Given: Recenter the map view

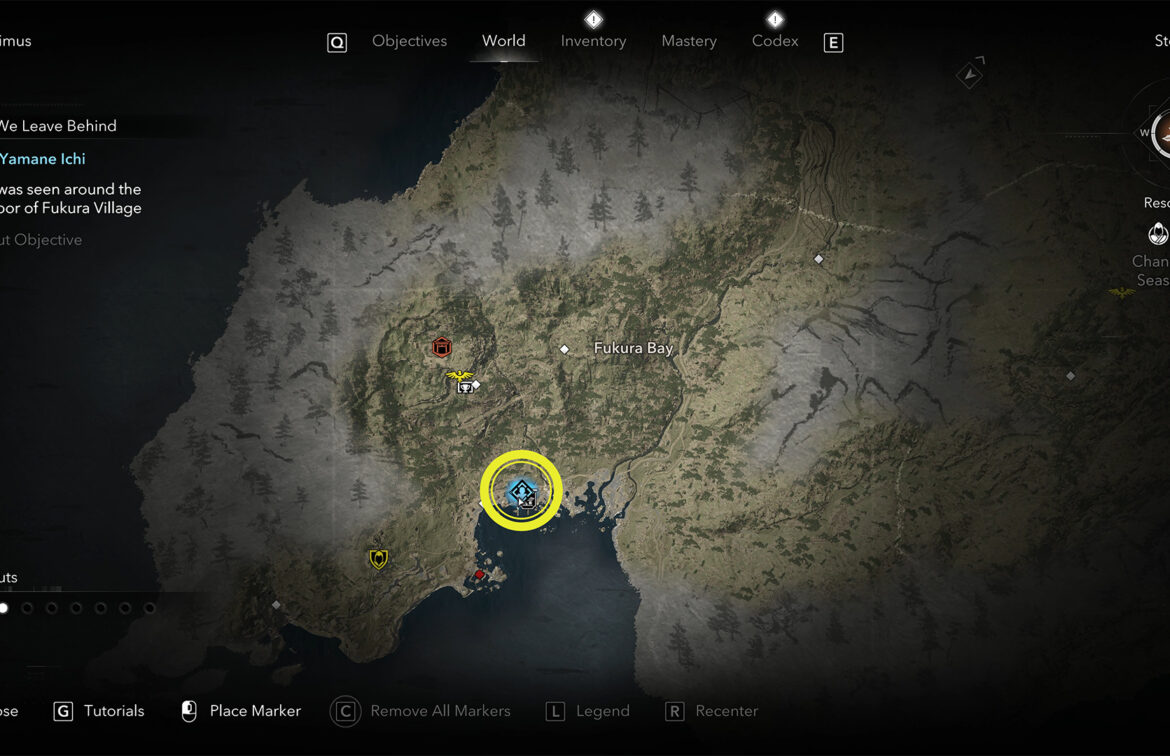Looking at the screenshot, I should point(726,711).
